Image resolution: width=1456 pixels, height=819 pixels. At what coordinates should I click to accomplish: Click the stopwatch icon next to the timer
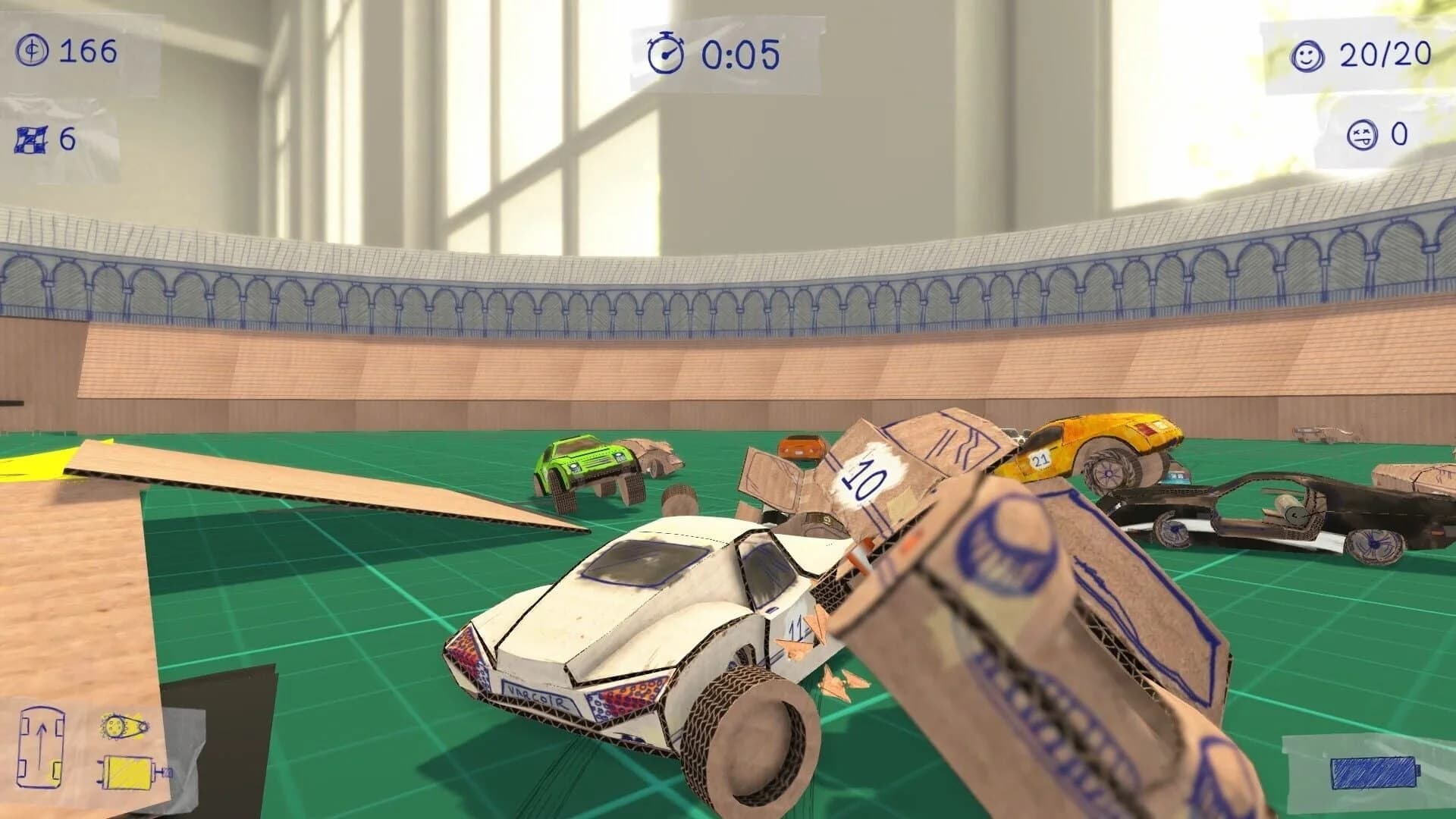point(666,54)
